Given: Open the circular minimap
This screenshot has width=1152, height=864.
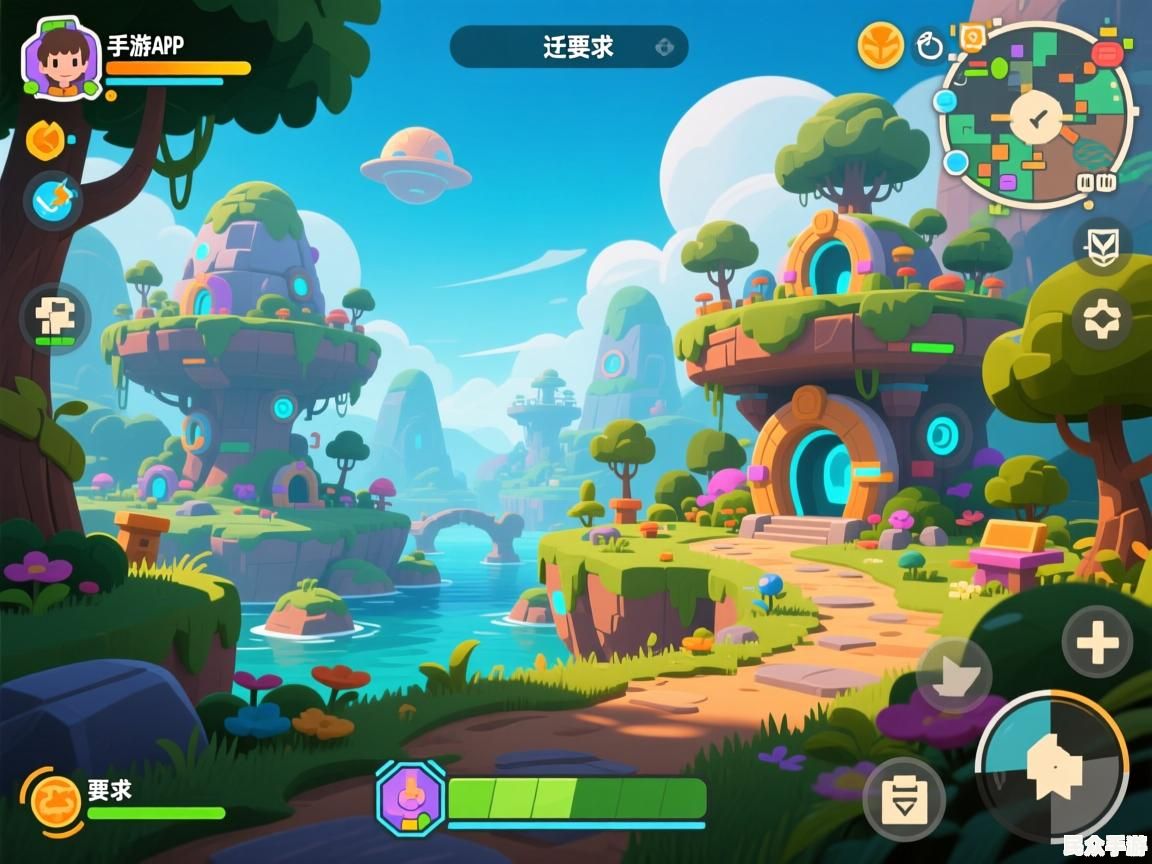Looking at the screenshot, I should pos(1035,115).
